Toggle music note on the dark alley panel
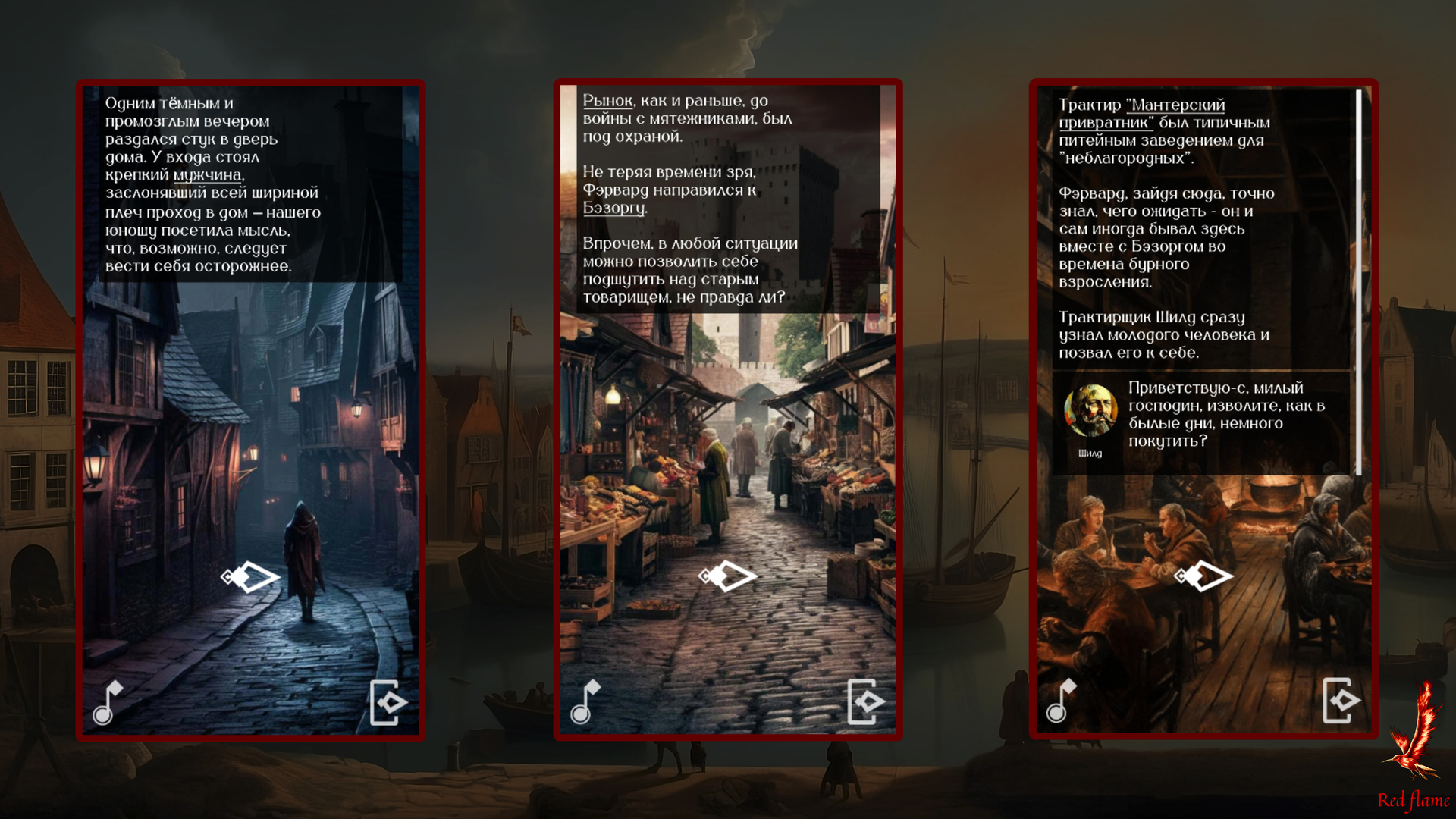This screenshot has width=1456, height=819. pyautogui.click(x=107, y=703)
